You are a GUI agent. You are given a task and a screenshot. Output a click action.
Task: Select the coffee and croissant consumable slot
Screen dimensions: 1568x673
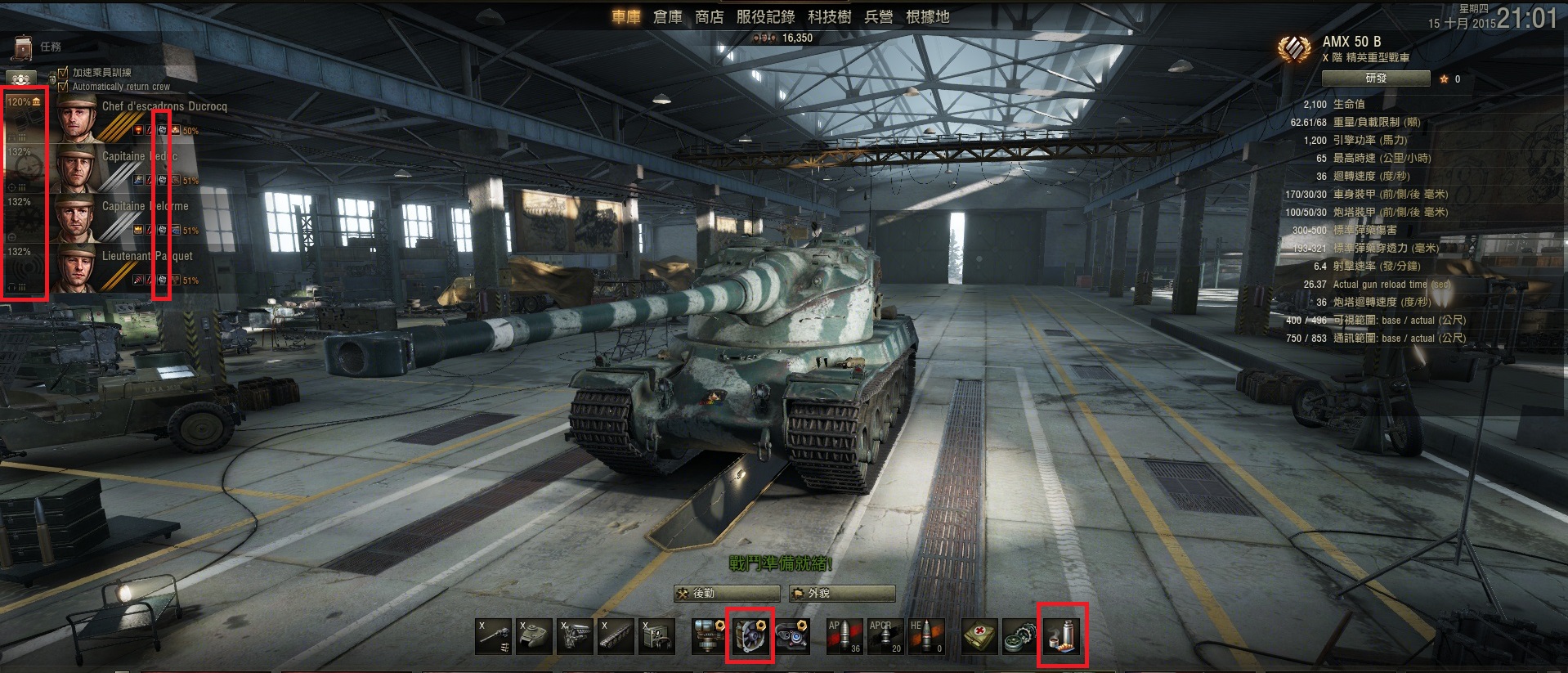(1063, 636)
